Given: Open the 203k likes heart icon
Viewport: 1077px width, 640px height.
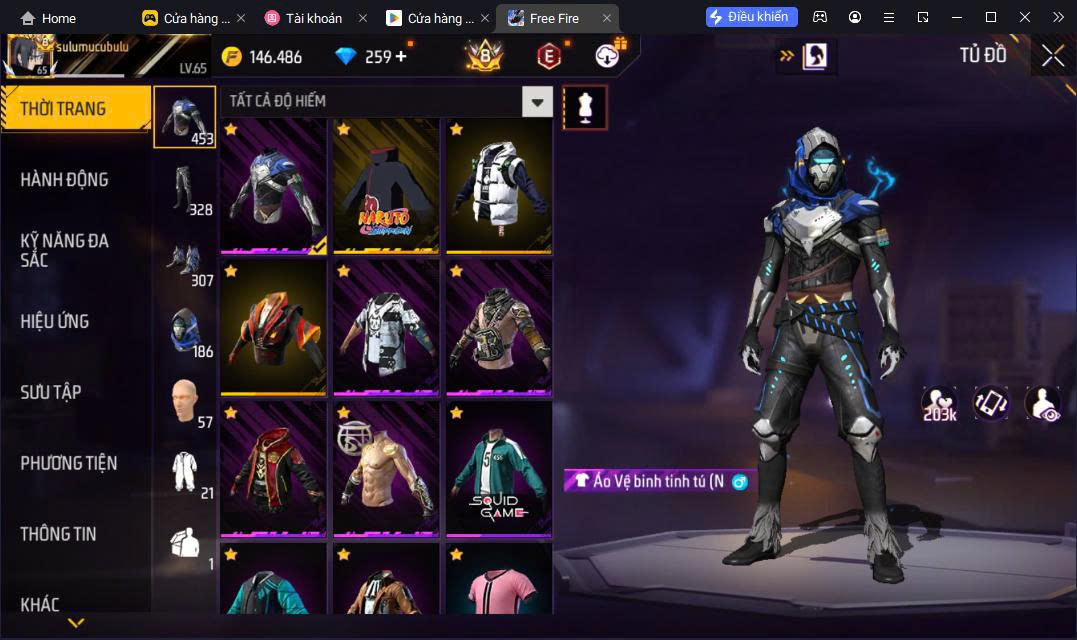Looking at the screenshot, I should point(940,403).
